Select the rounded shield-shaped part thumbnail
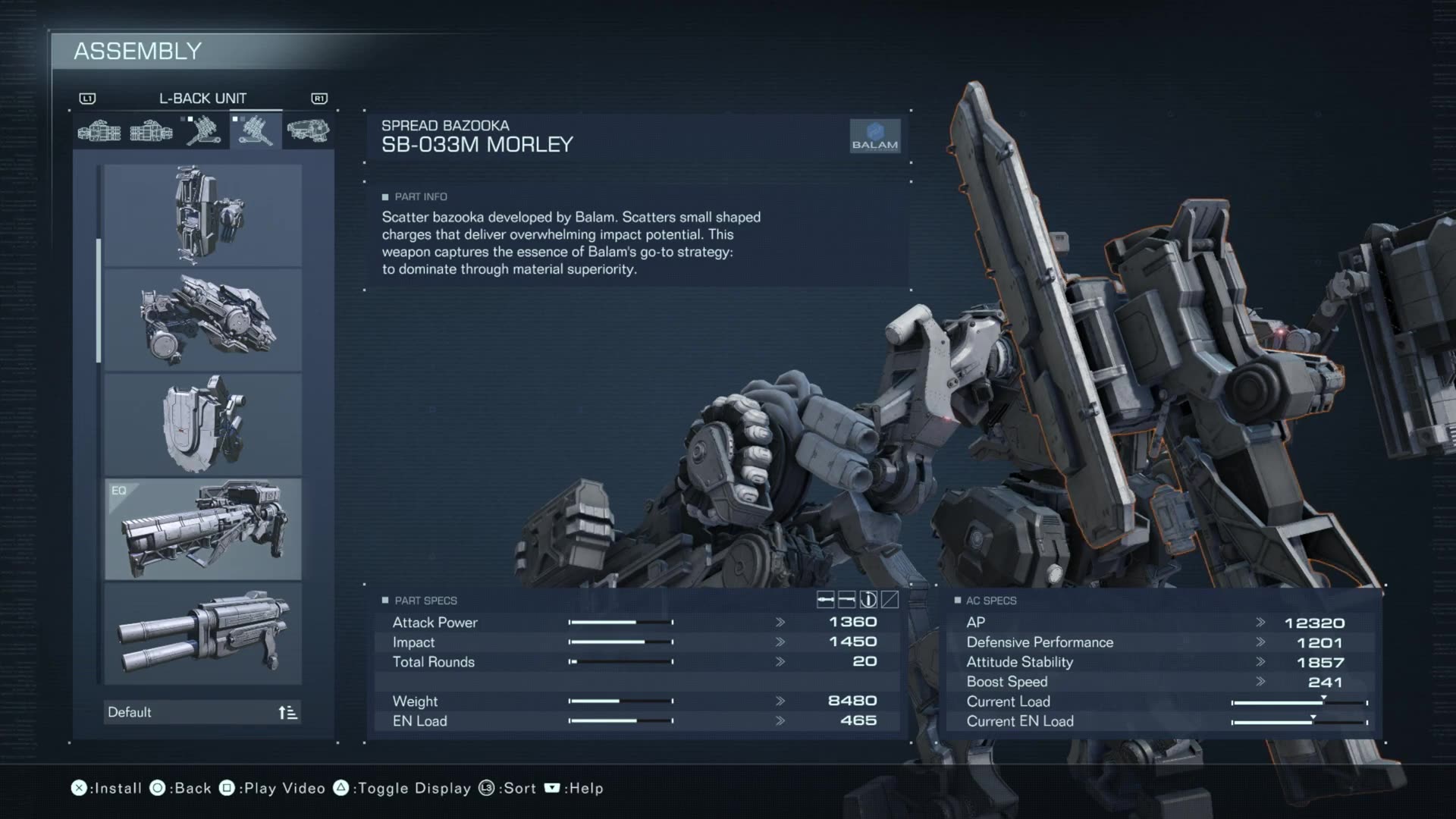The image size is (1456, 819). click(x=203, y=425)
